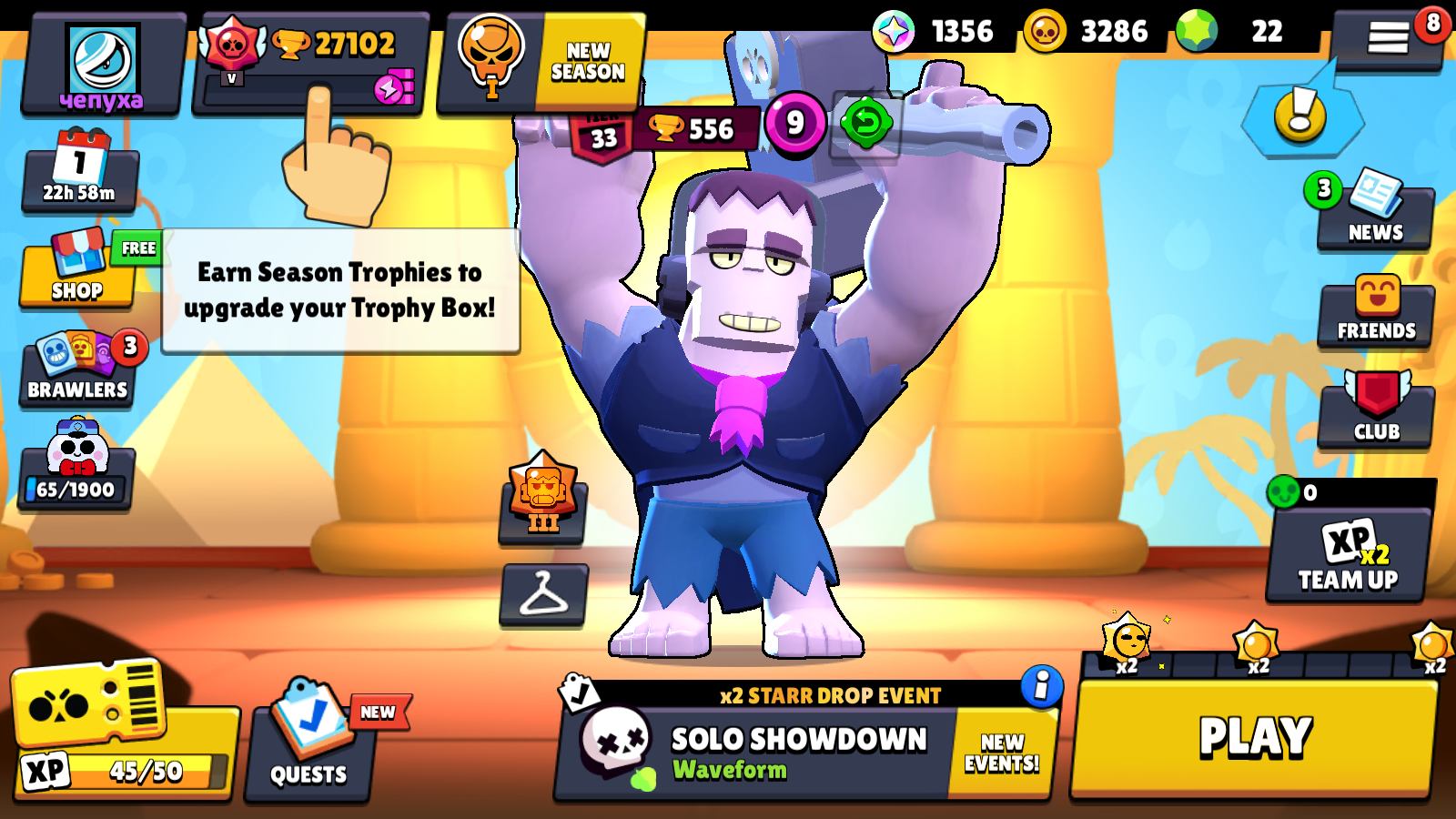Open the Friends list
Screen dimensions: 1456x819
[x=1376, y=309]
